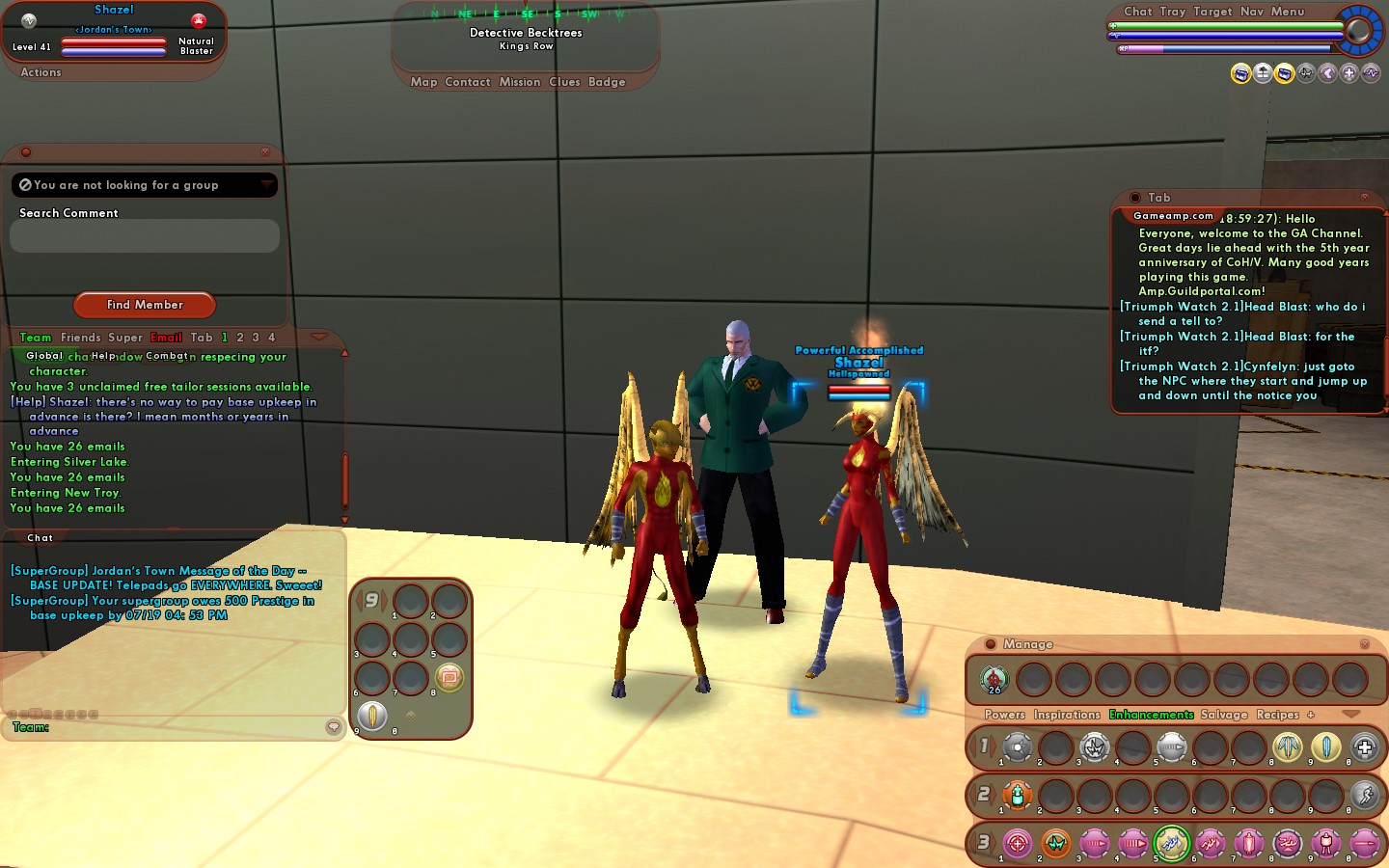Open the Contact list
Screen dimensions: 1389x868
(468, 82)
